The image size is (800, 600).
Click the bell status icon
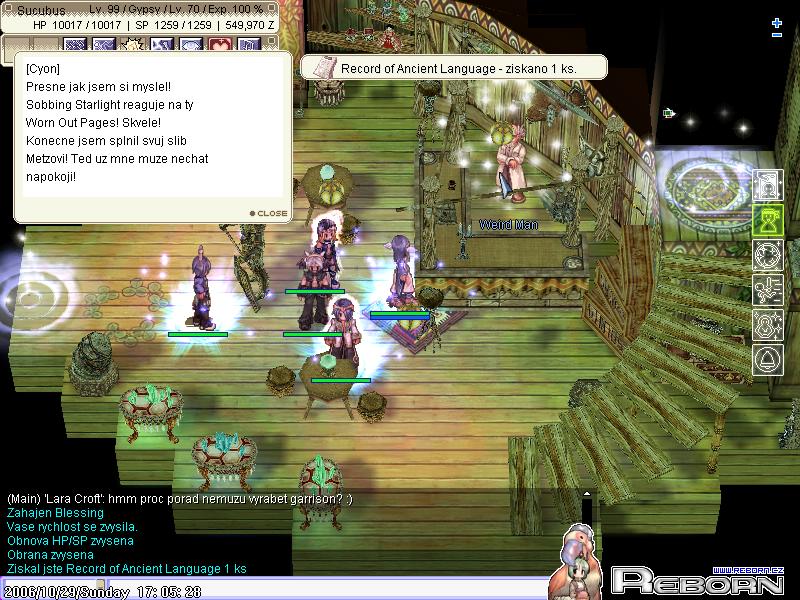click(767, 360)
